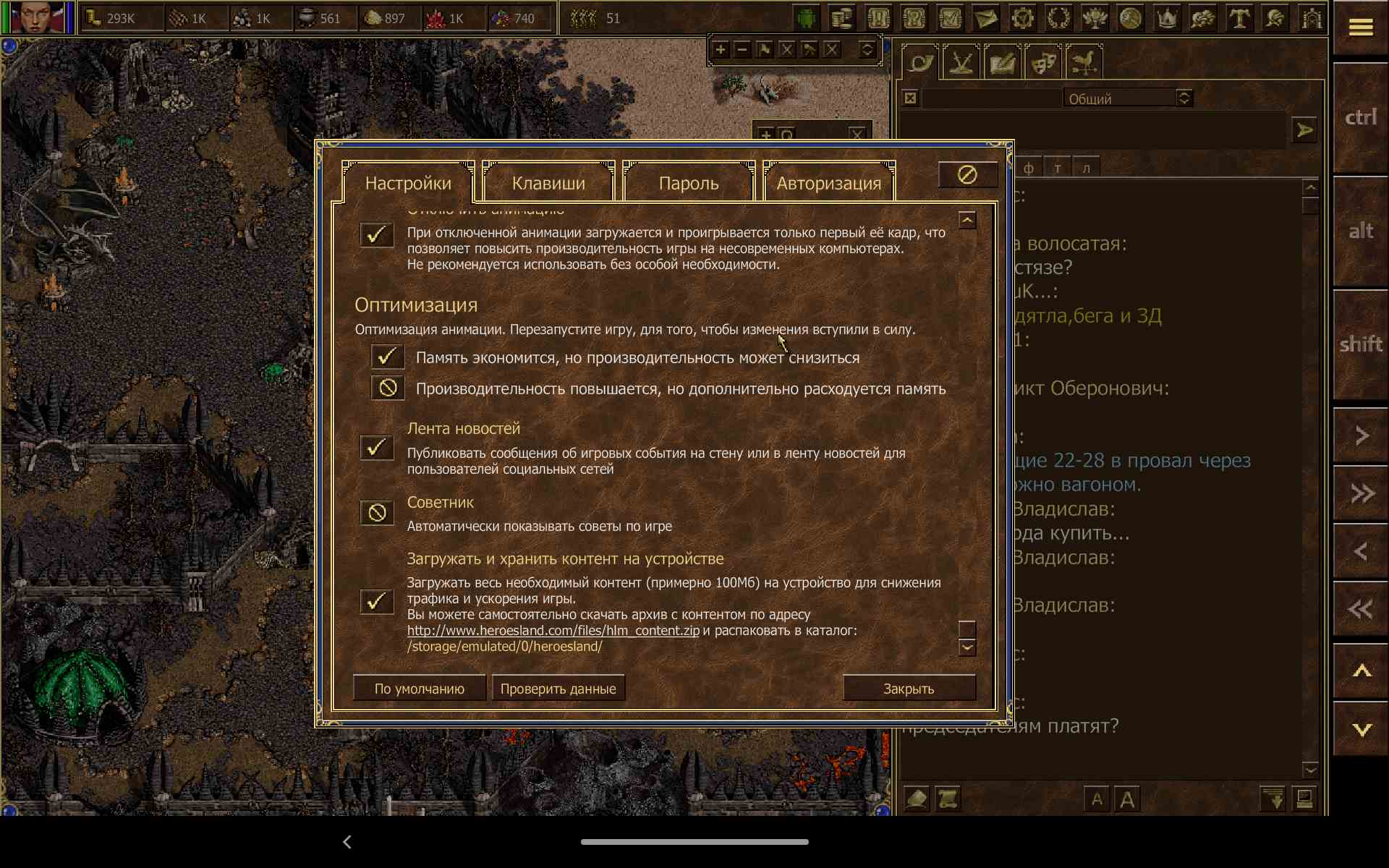
Task: Close settings with the Закрыть button
Action: coord(909,689)
